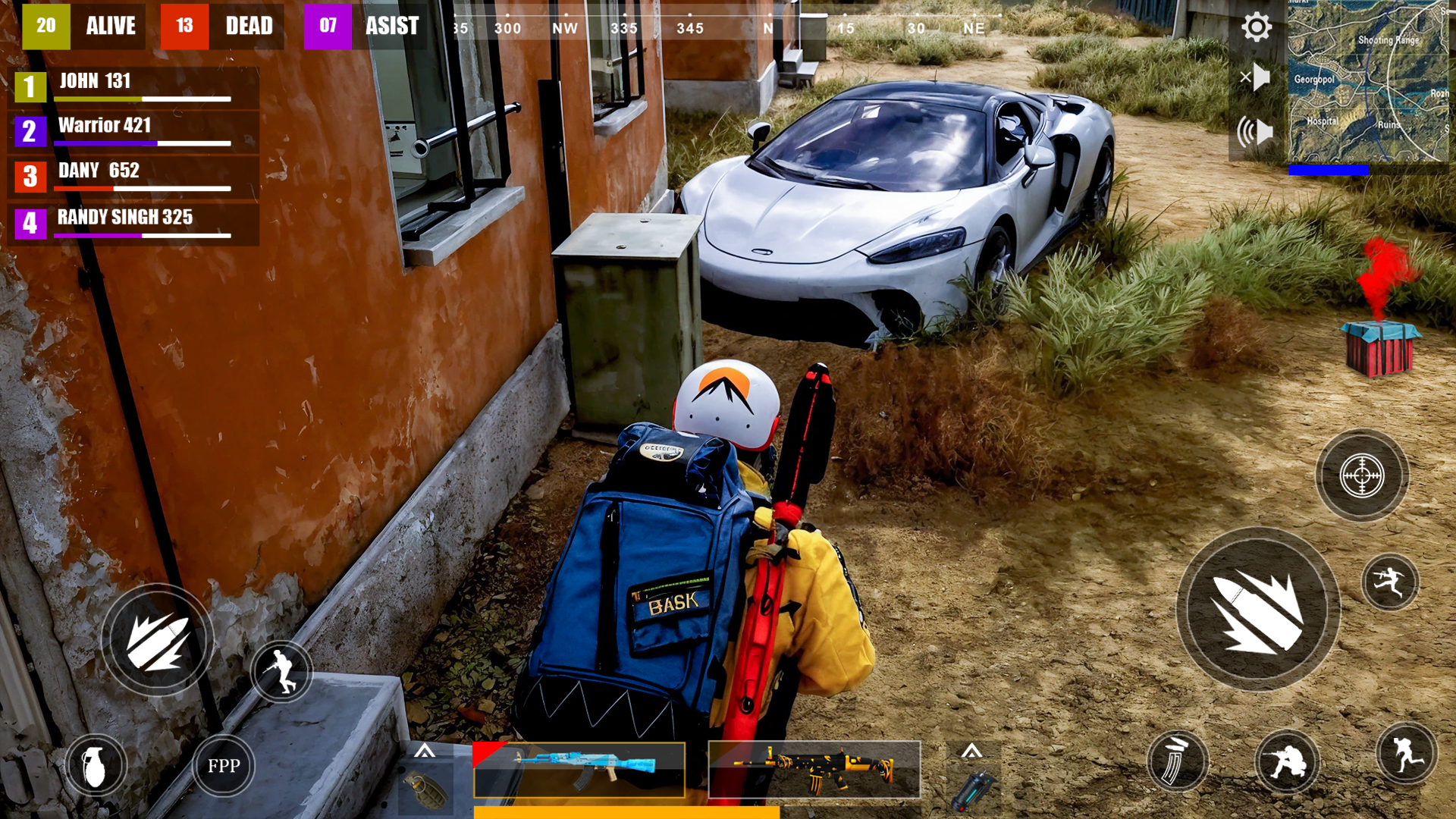
Task: Fire using the large right bullet button
Action: tap(1258, 610)
